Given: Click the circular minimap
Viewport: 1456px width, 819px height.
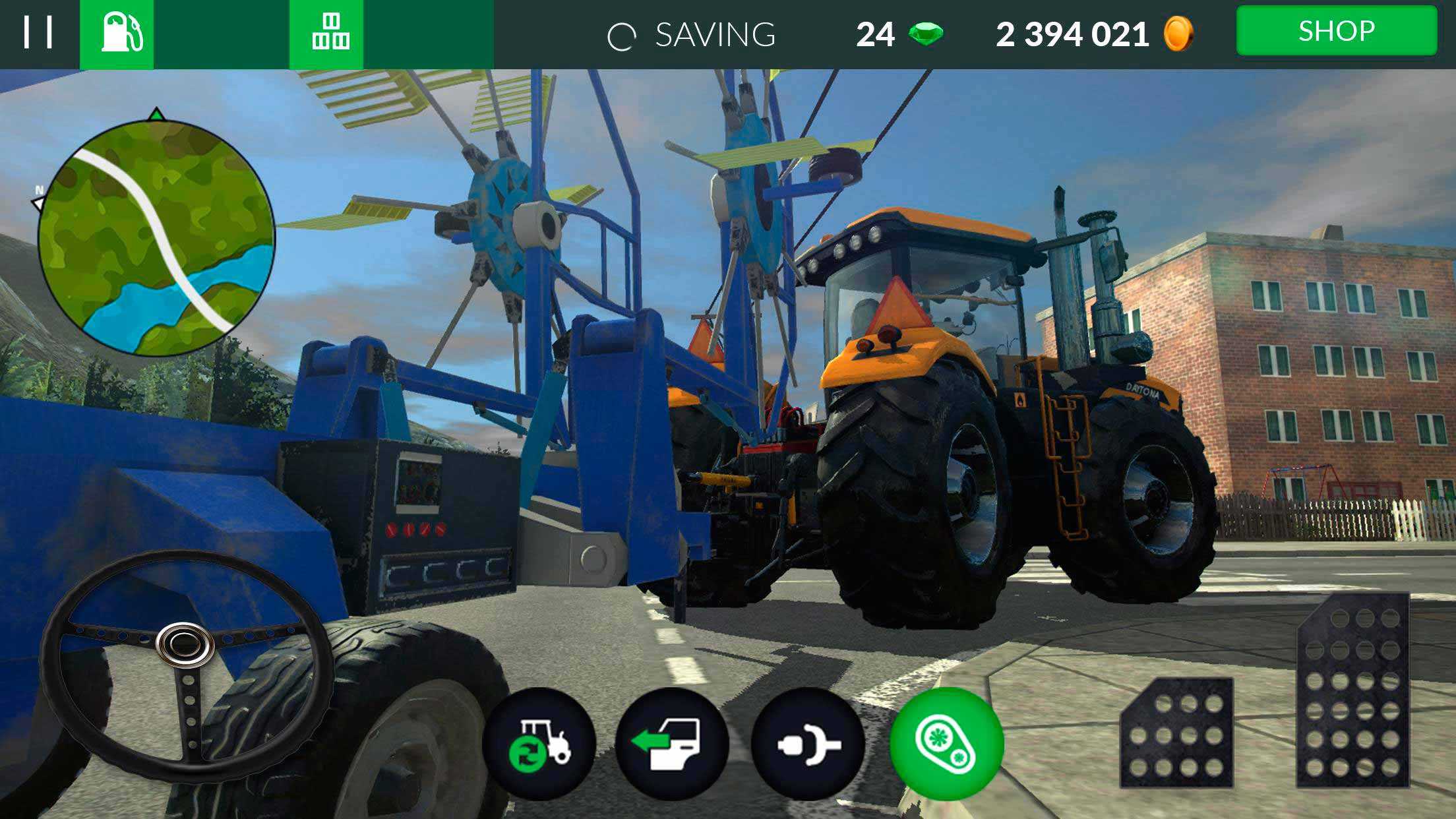Looking at the screenshot, I should pyautogui.click(x=156, y=237).
